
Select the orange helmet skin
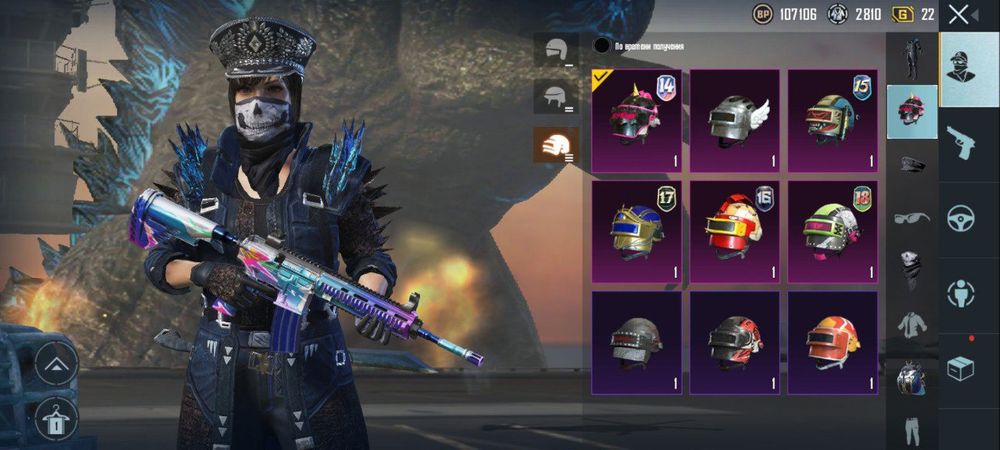tap(832, 342)
